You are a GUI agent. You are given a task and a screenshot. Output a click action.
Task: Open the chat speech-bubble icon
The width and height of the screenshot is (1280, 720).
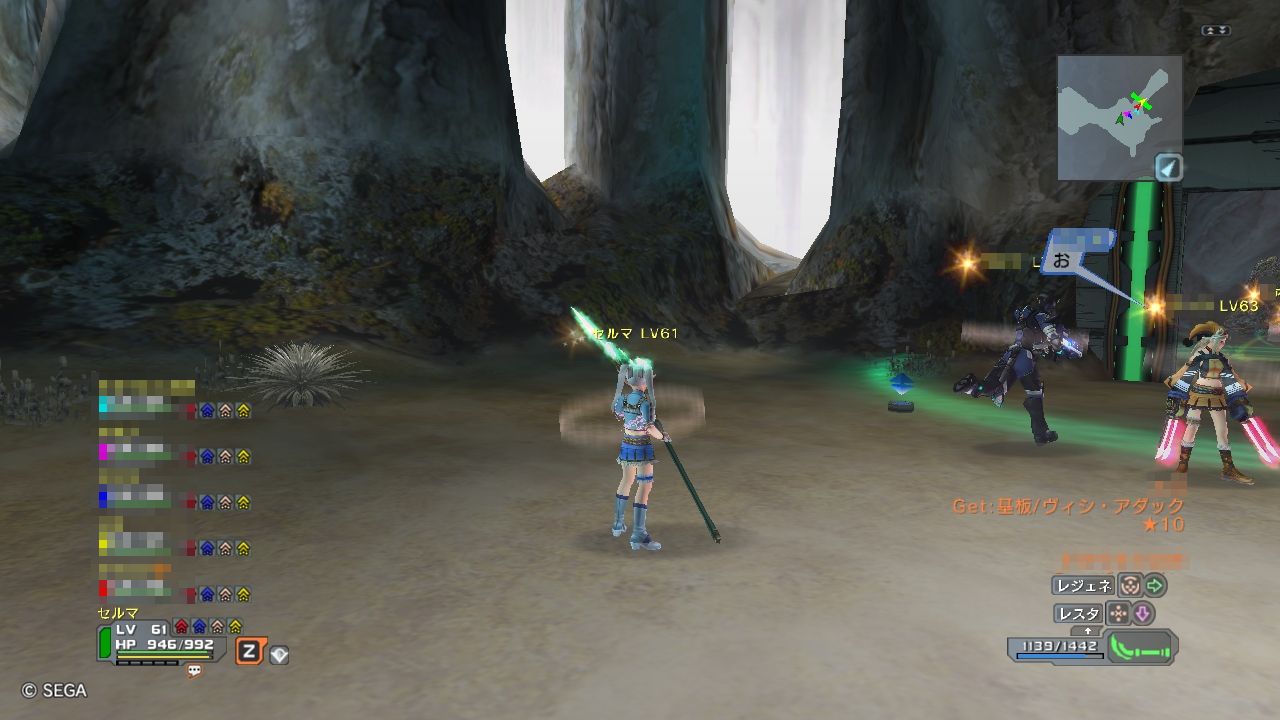[x=195, y=671]
